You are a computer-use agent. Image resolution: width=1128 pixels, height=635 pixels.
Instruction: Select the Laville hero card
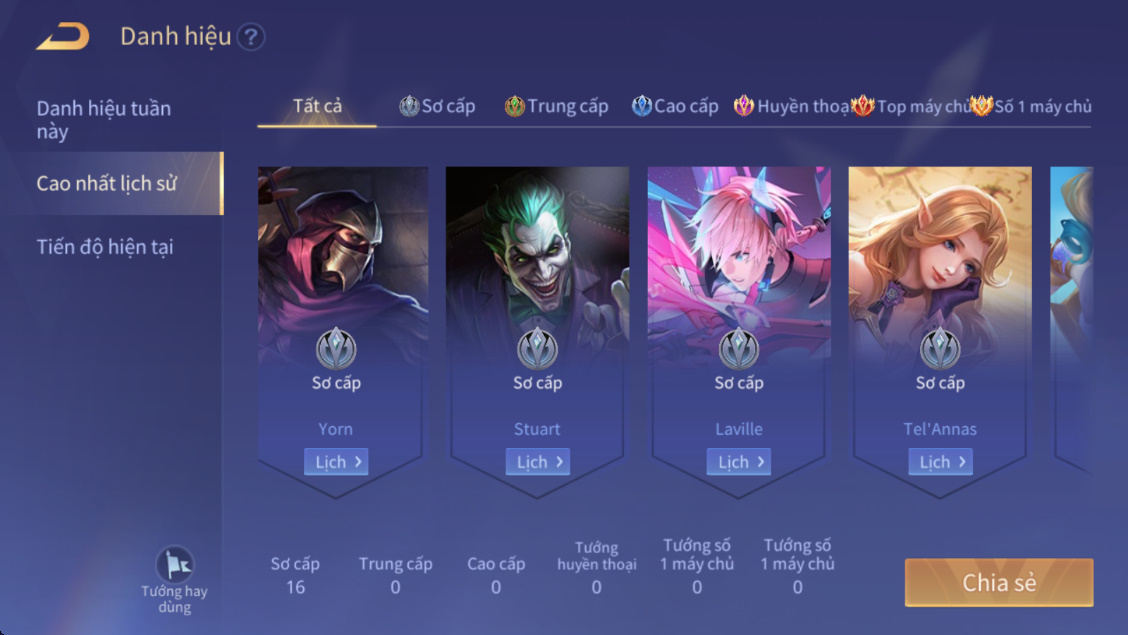[739, 260]
